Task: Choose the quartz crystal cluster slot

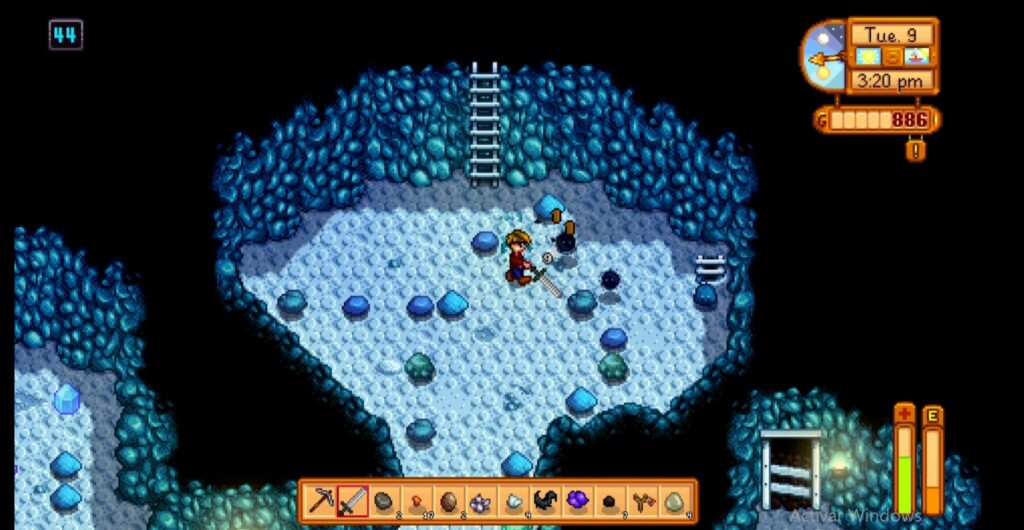Action: pos(481,500)
